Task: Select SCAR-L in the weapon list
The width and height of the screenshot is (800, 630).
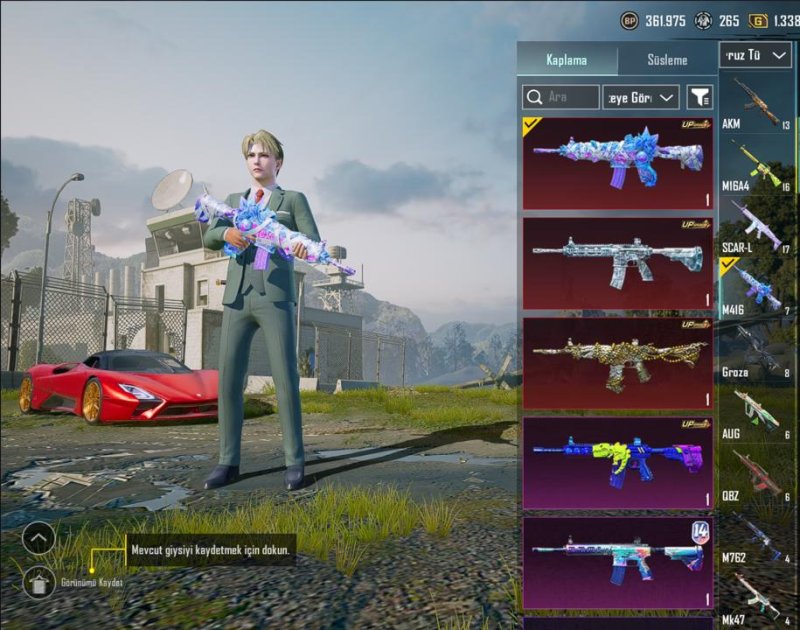Action: coord(757,227)
